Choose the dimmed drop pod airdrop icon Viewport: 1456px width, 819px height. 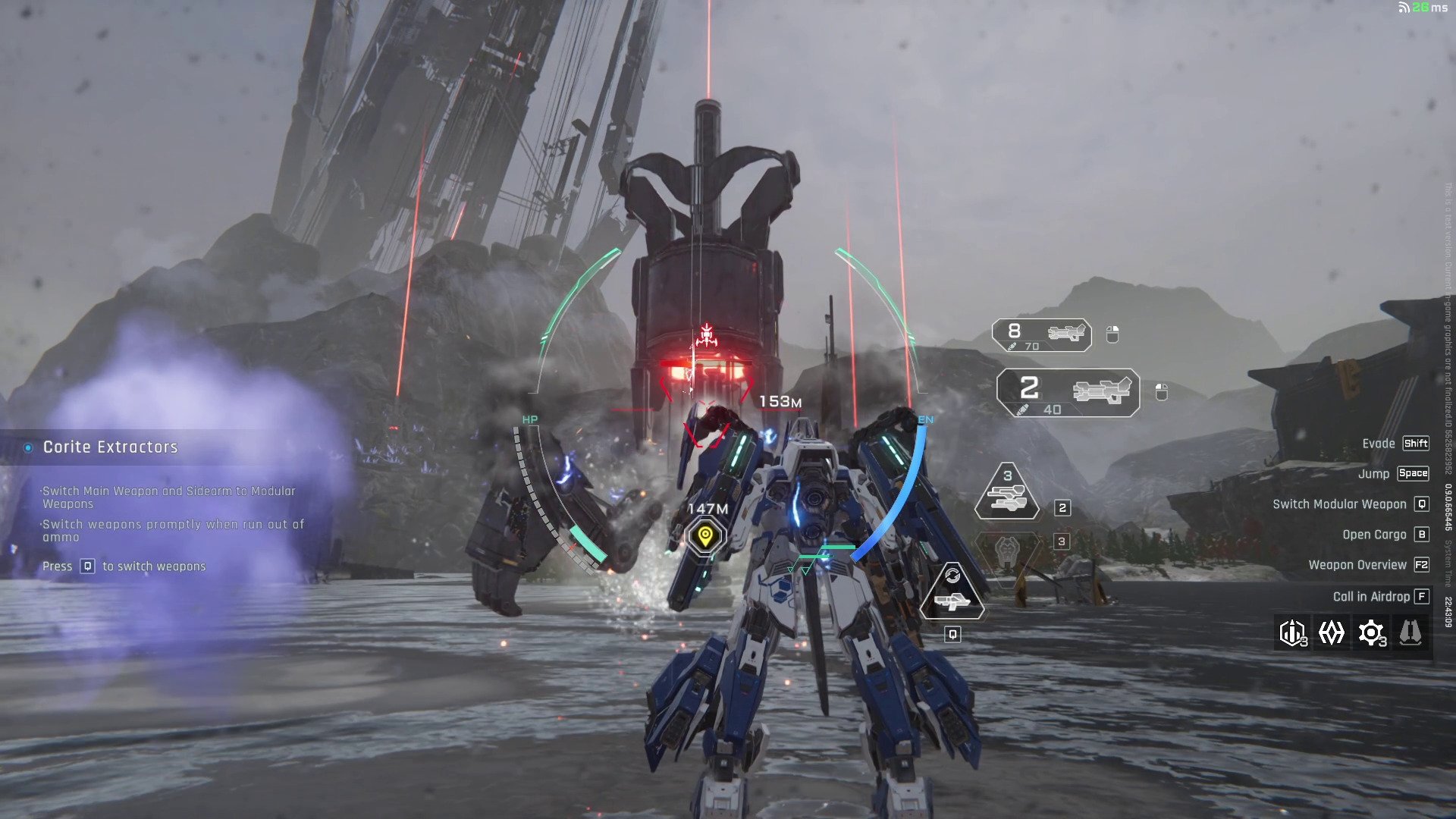coord(1410,632)
